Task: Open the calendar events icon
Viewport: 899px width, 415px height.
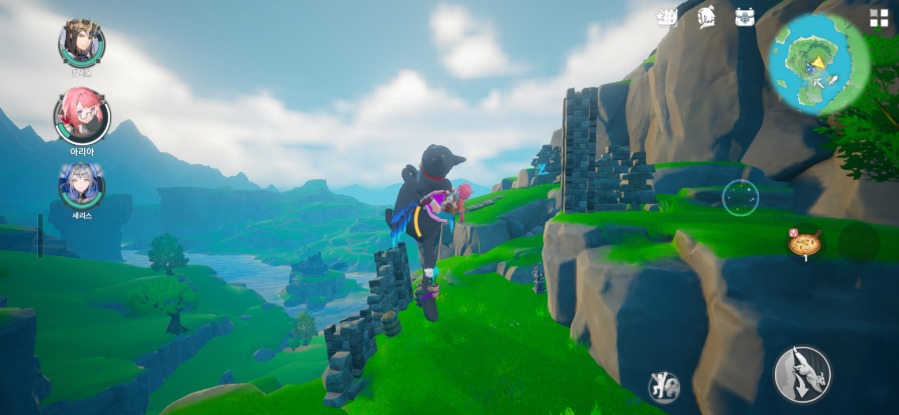Action: coord(666,17)
